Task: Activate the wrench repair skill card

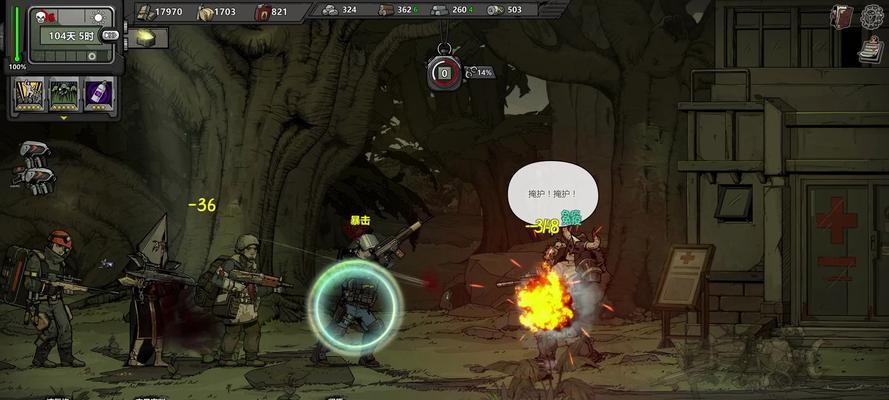Action: click(x=30, y=96)
